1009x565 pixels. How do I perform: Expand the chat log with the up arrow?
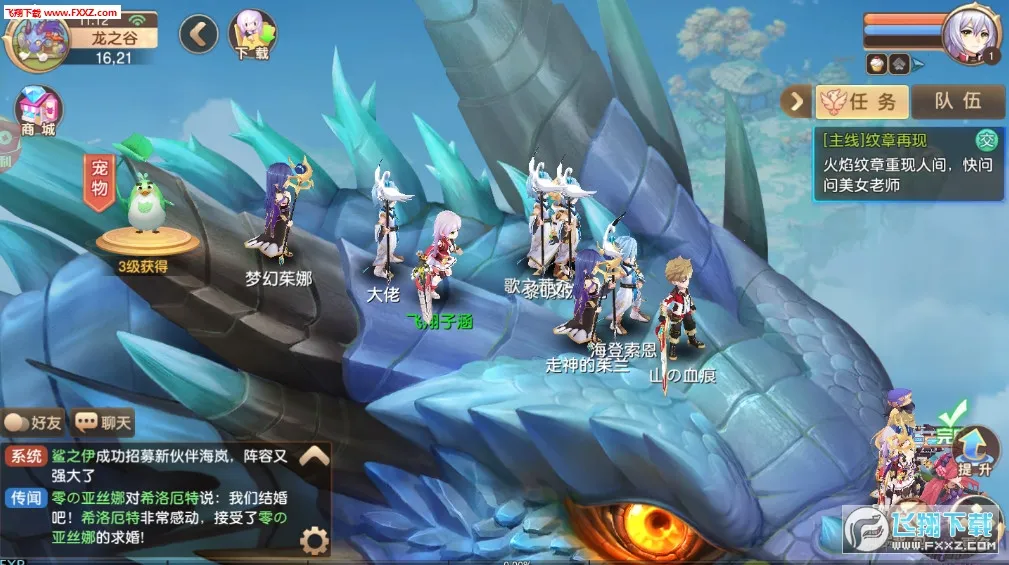(314, 457)
